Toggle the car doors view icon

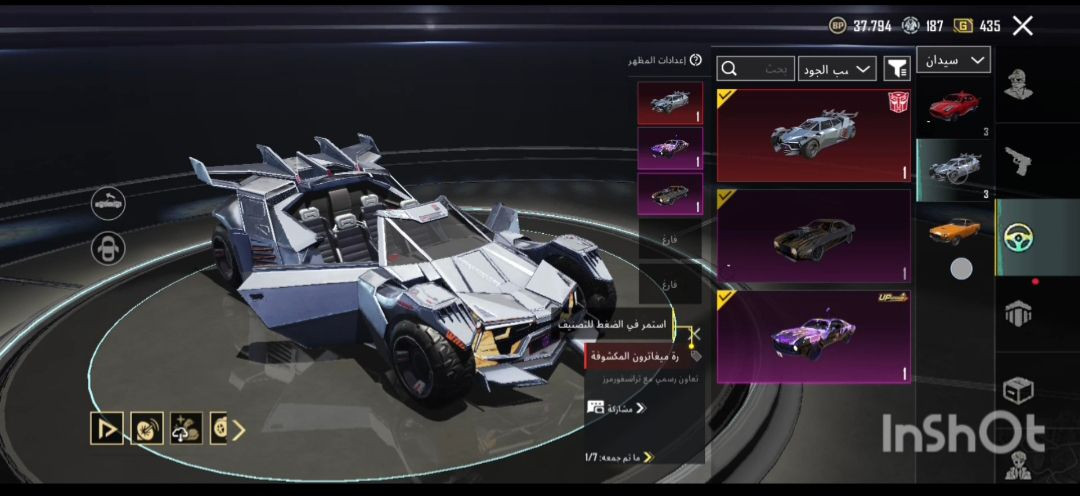point(108,203)
